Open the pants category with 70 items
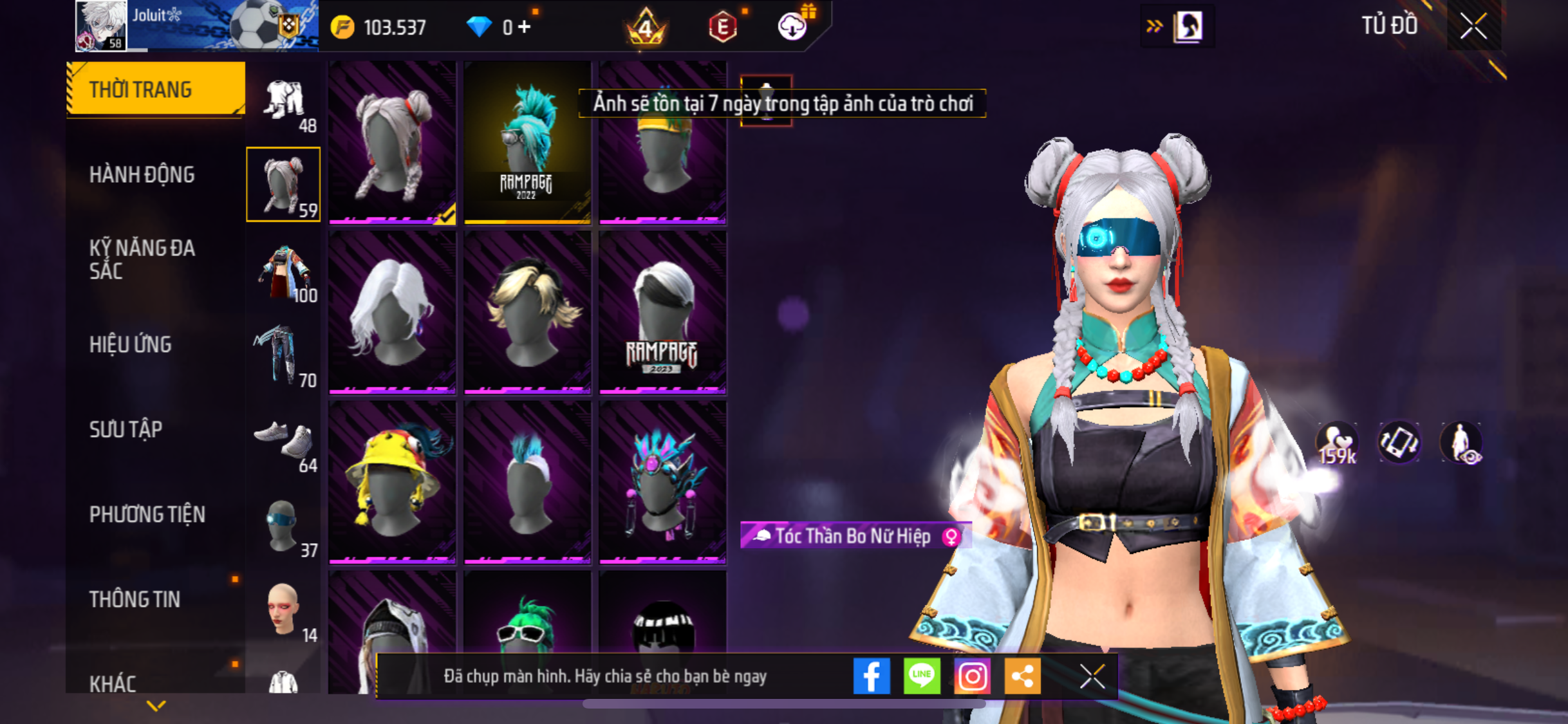This screenshot has width=1568, height=724. click(x=284, y=356)
